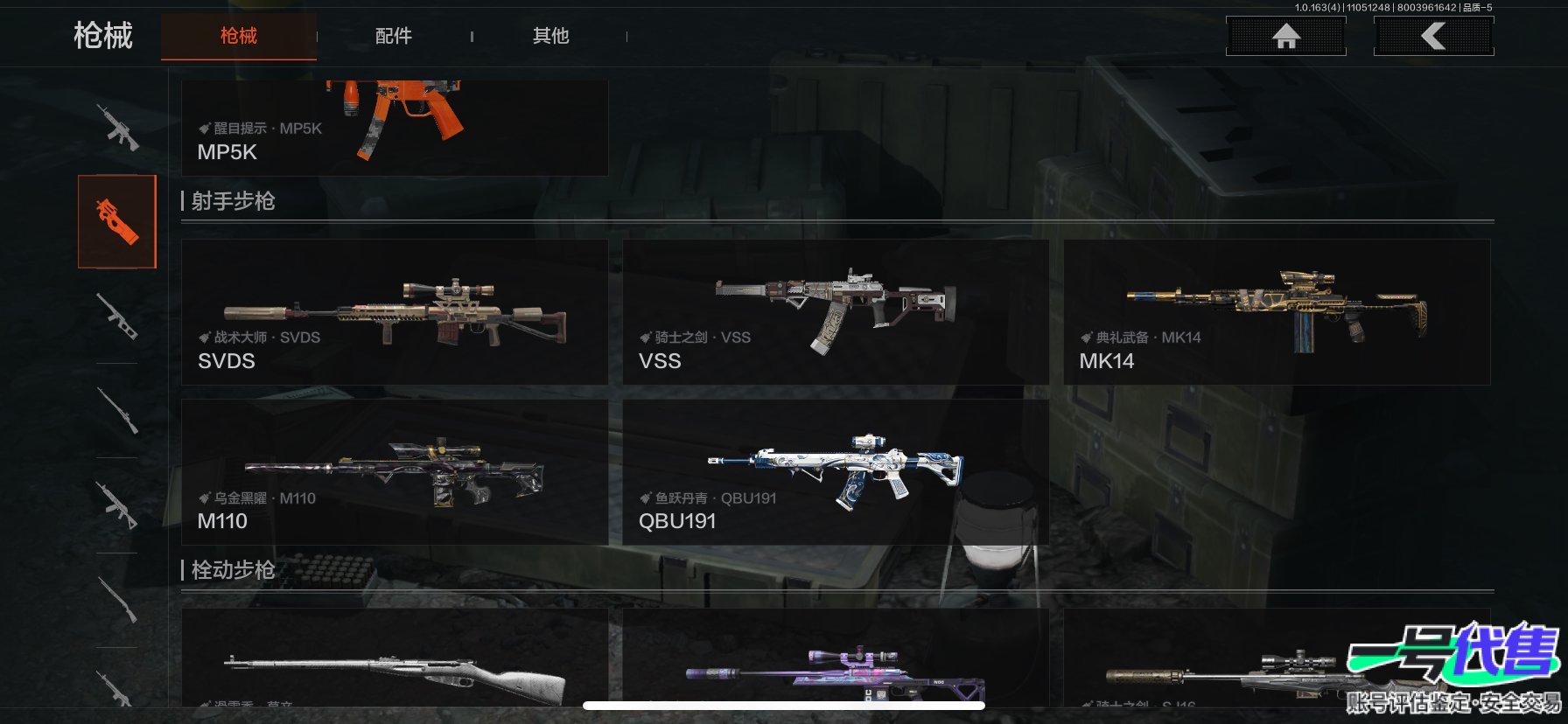
Task: Choose the assault rifle category at sidebar top
Action: click(x=117, y=128)
